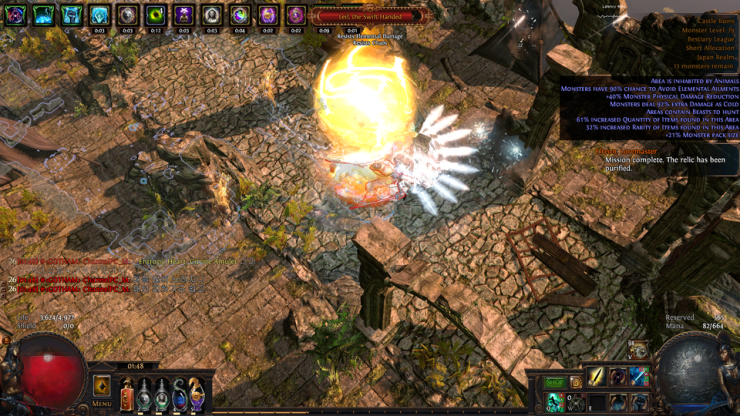Activate the green dash skill

coord(555,402)
